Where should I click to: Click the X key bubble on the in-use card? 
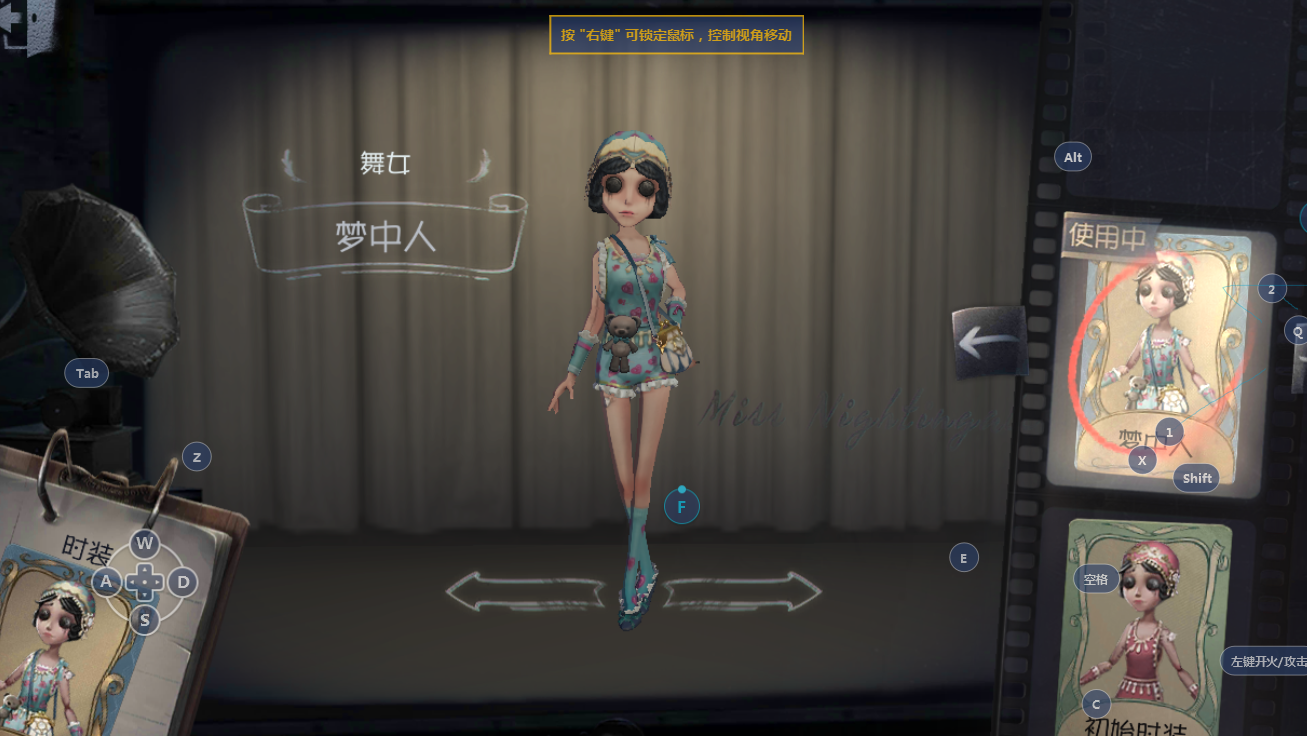pyautogui.click(x=1141, y=460)
